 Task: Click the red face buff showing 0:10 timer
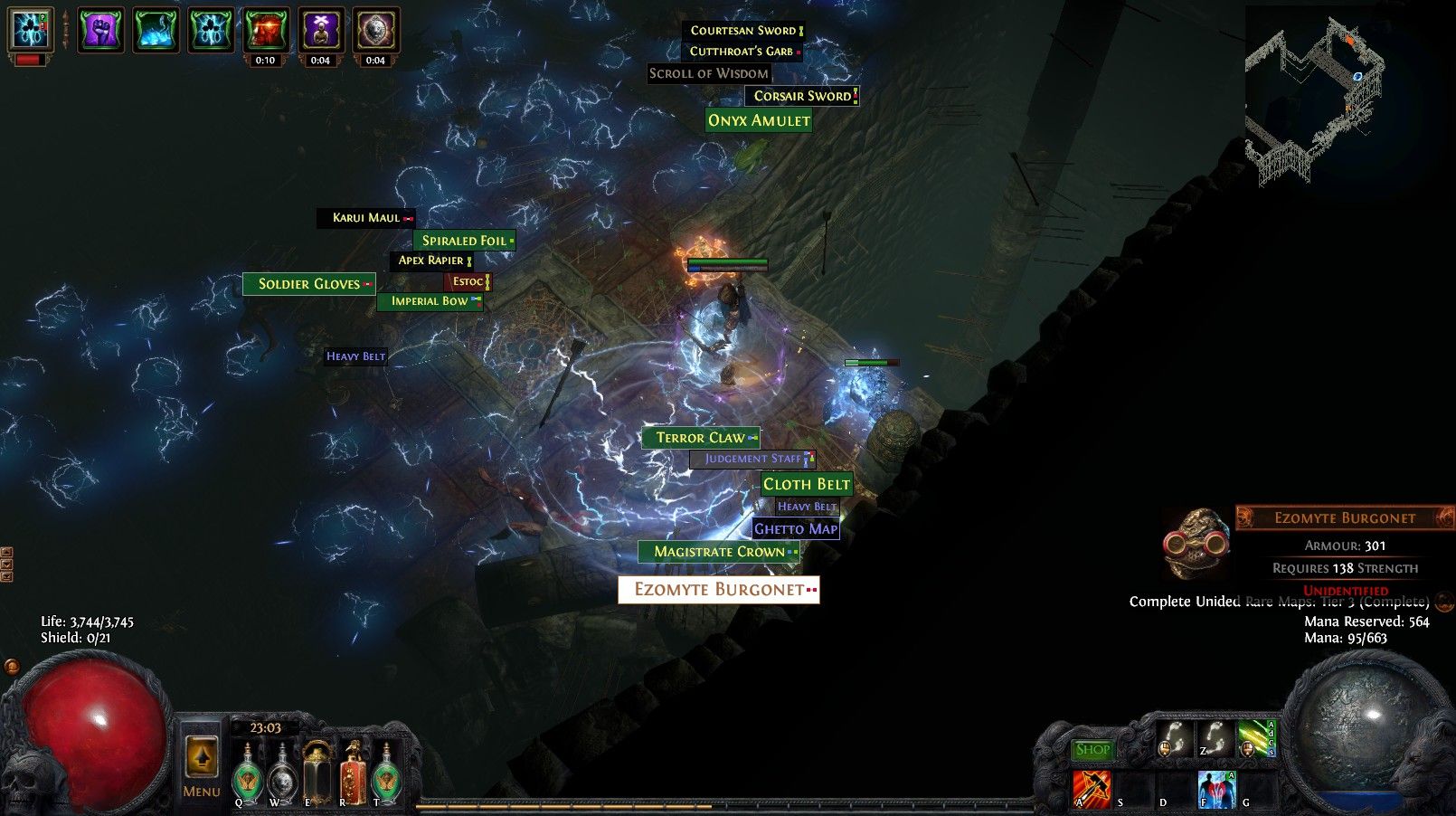[x=268, y=31]
